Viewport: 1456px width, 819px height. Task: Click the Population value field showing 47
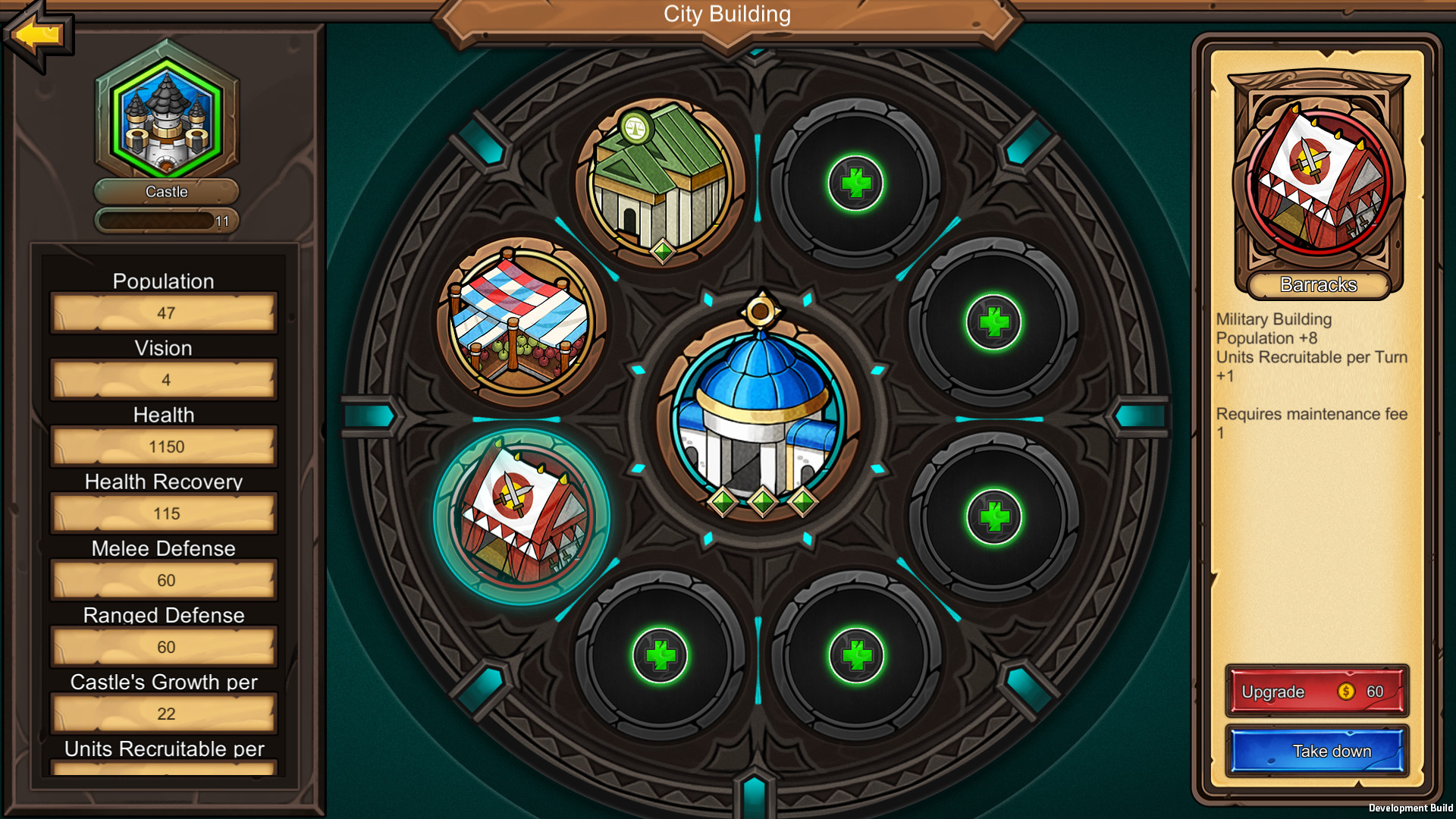point(164,312)
